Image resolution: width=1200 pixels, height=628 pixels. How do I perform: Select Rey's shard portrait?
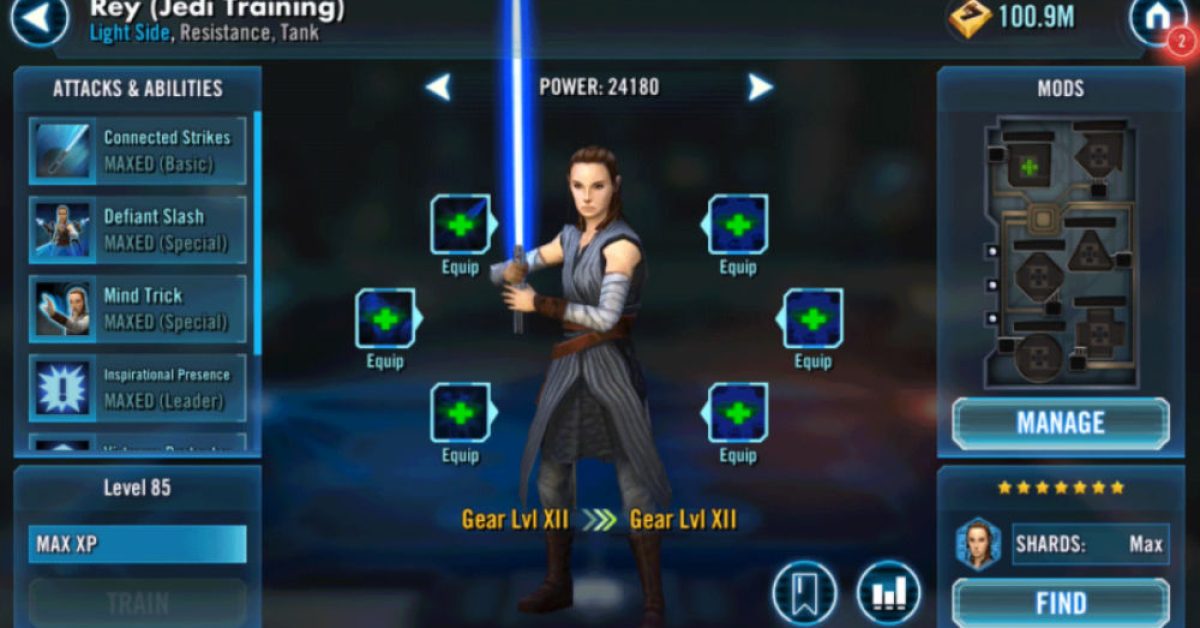point(979,544)
